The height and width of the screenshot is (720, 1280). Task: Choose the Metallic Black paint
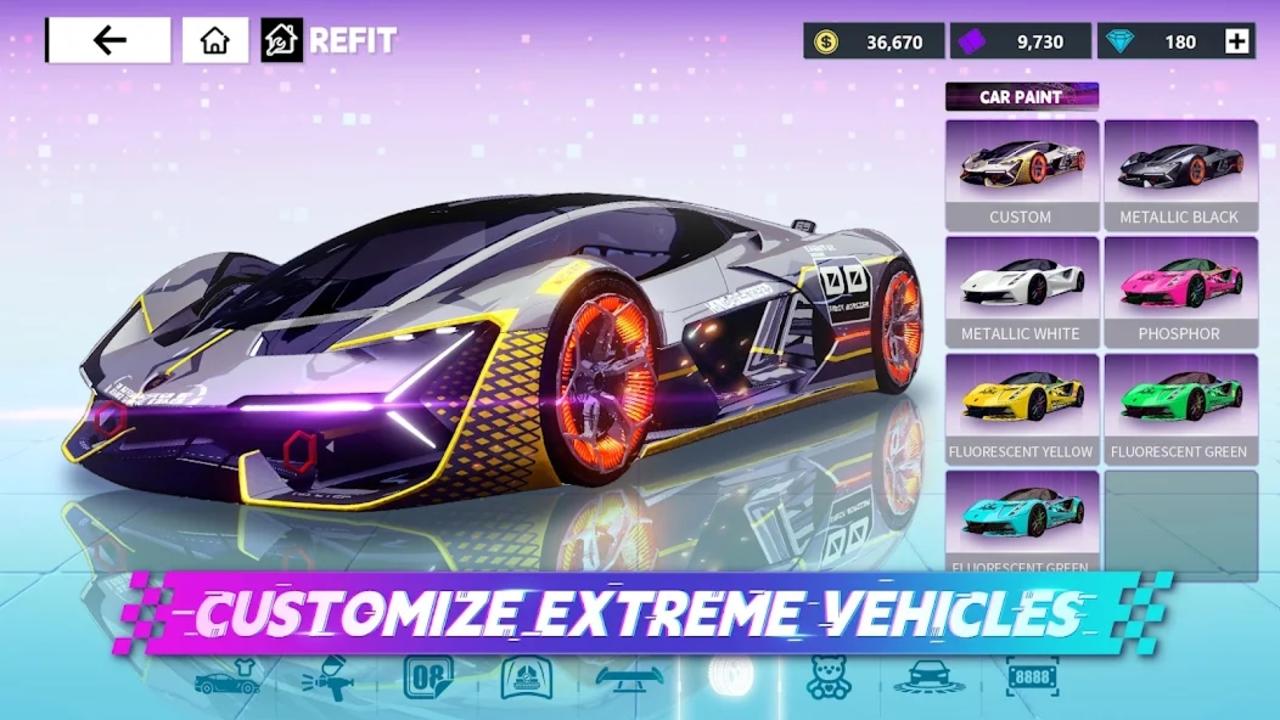(1180, 175)
